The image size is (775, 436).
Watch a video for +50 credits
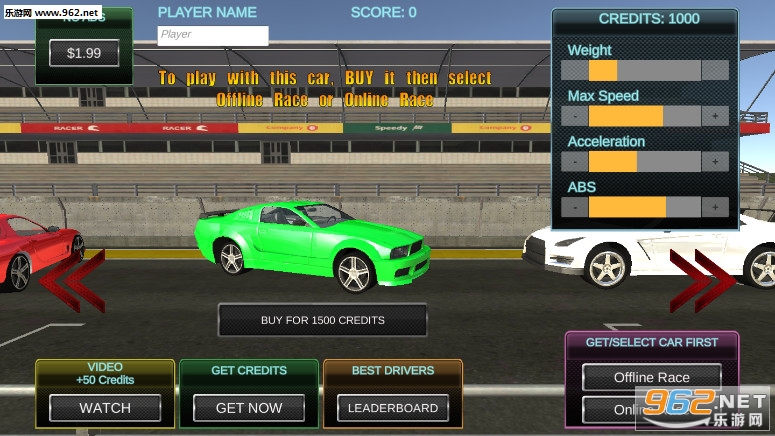(105, 408)
